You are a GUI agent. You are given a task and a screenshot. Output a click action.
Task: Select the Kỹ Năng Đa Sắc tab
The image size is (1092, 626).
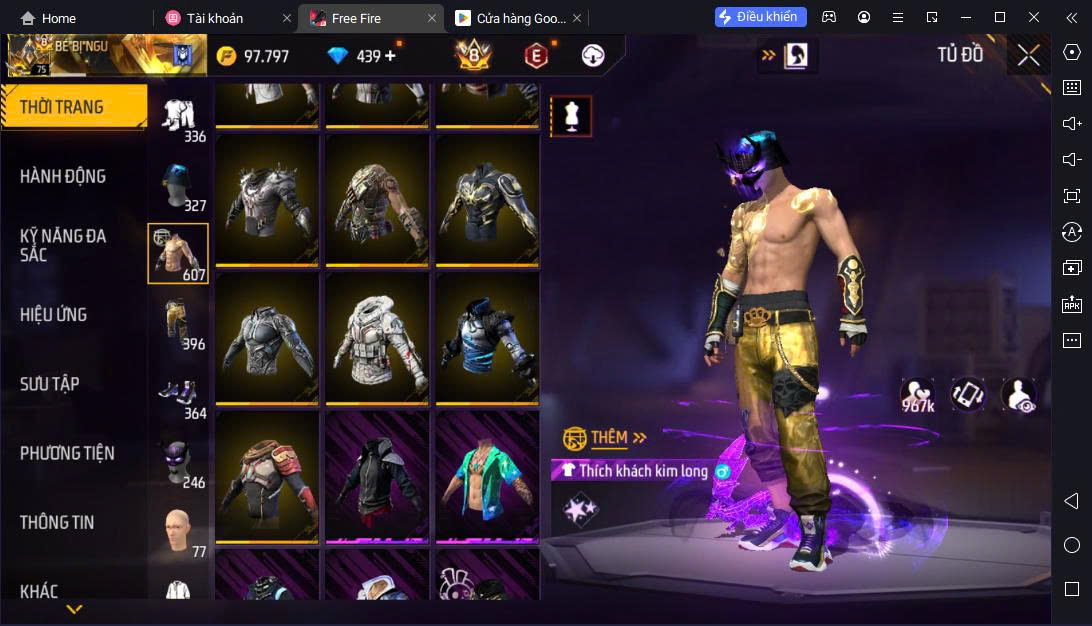(x=63, y=245)
